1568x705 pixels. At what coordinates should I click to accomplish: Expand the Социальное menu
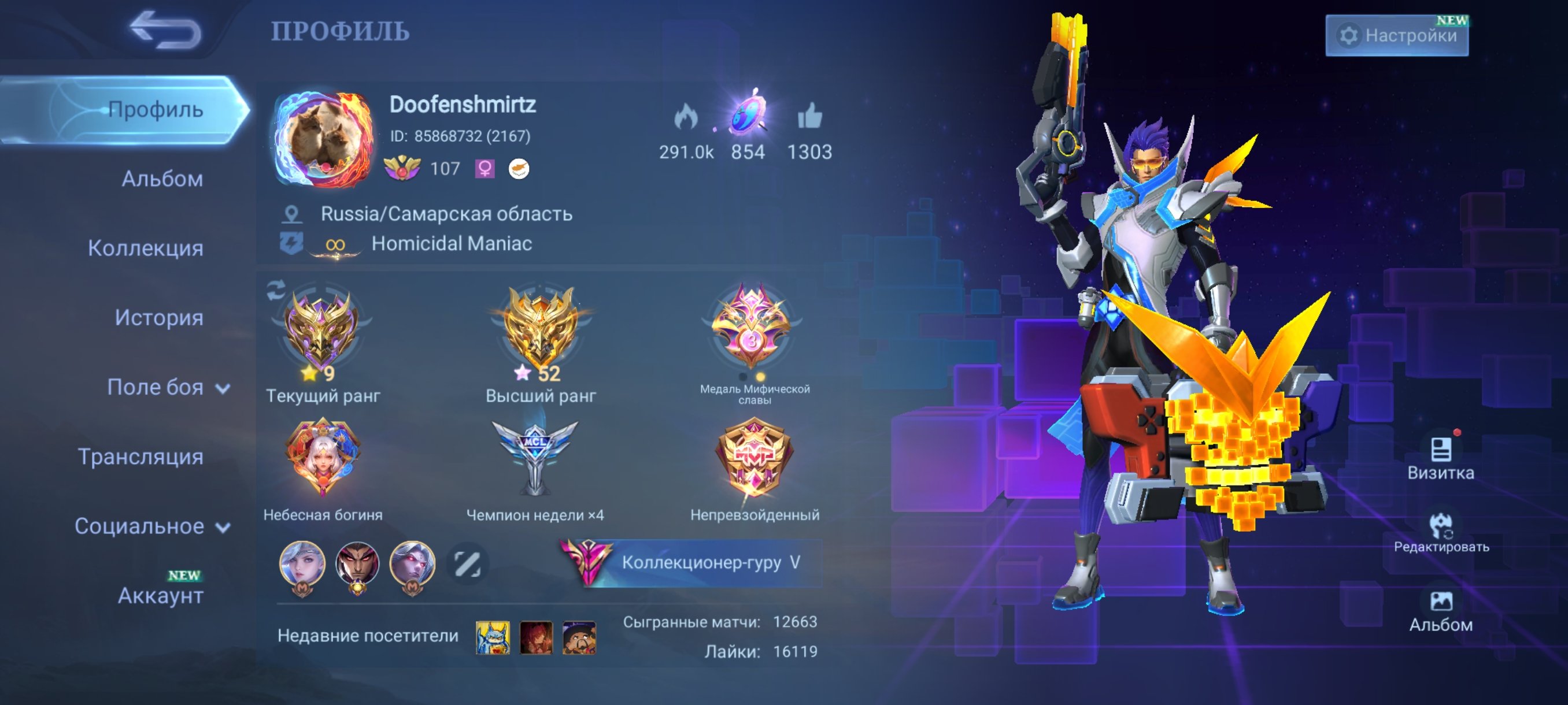pos(152,526)
